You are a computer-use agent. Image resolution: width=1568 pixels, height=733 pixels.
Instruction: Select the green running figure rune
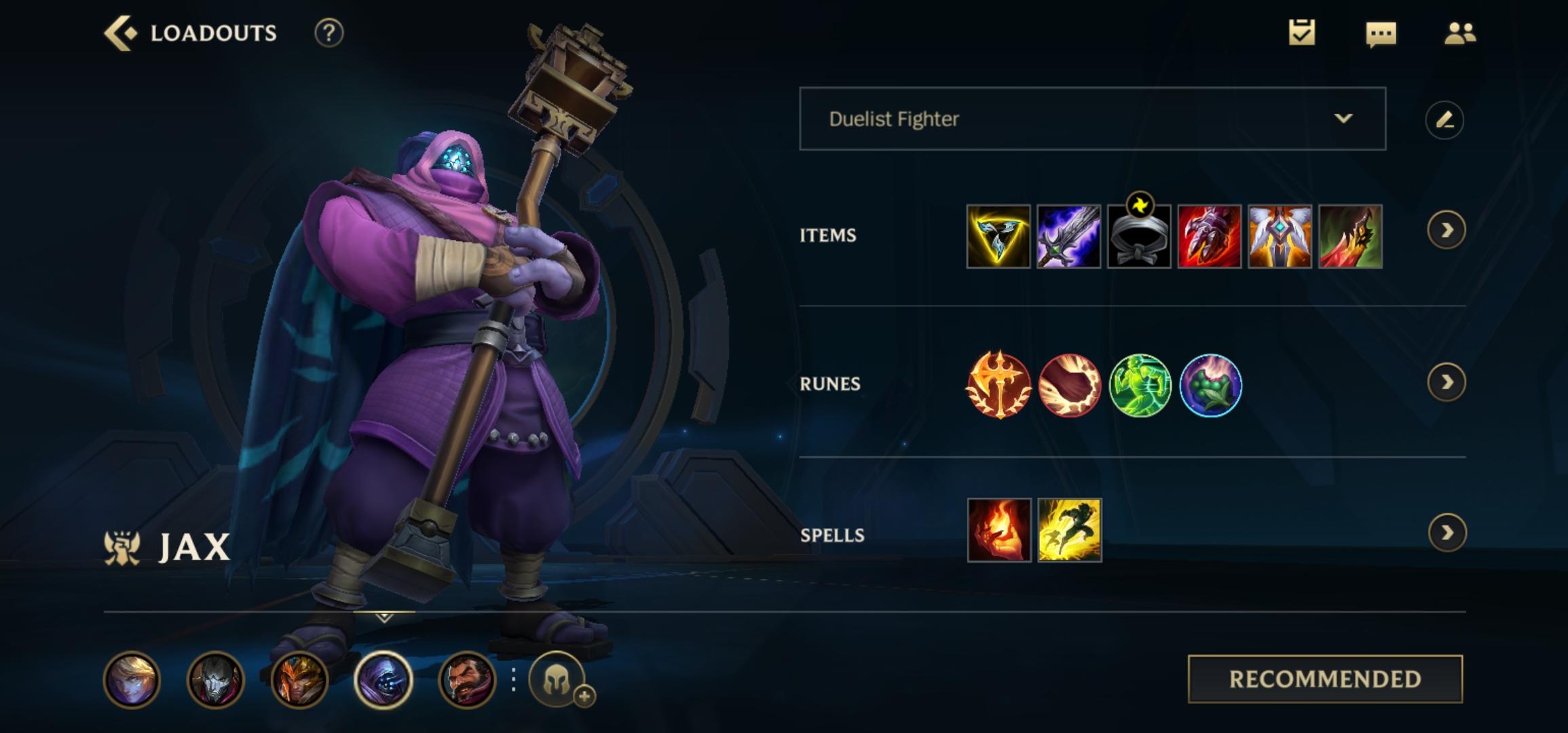pyautogui.click(x=1140, y=385)
